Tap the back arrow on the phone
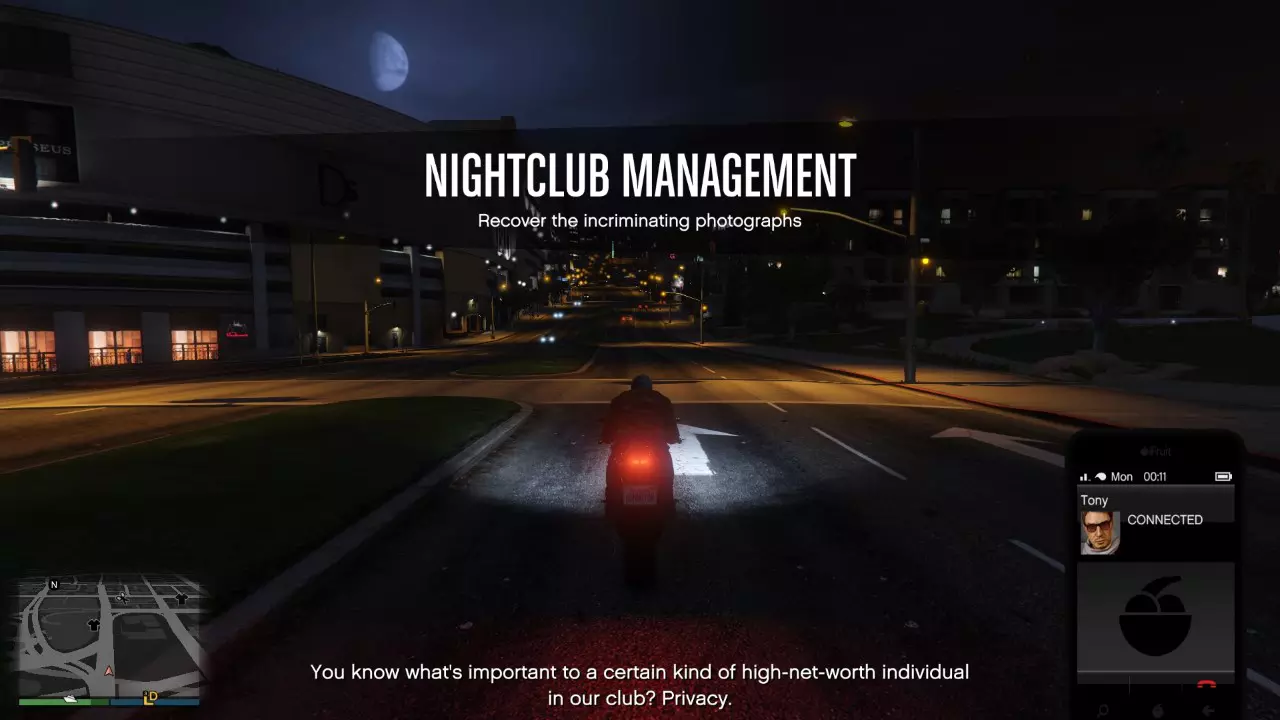1280x720 pixels. click(1208, 708)
